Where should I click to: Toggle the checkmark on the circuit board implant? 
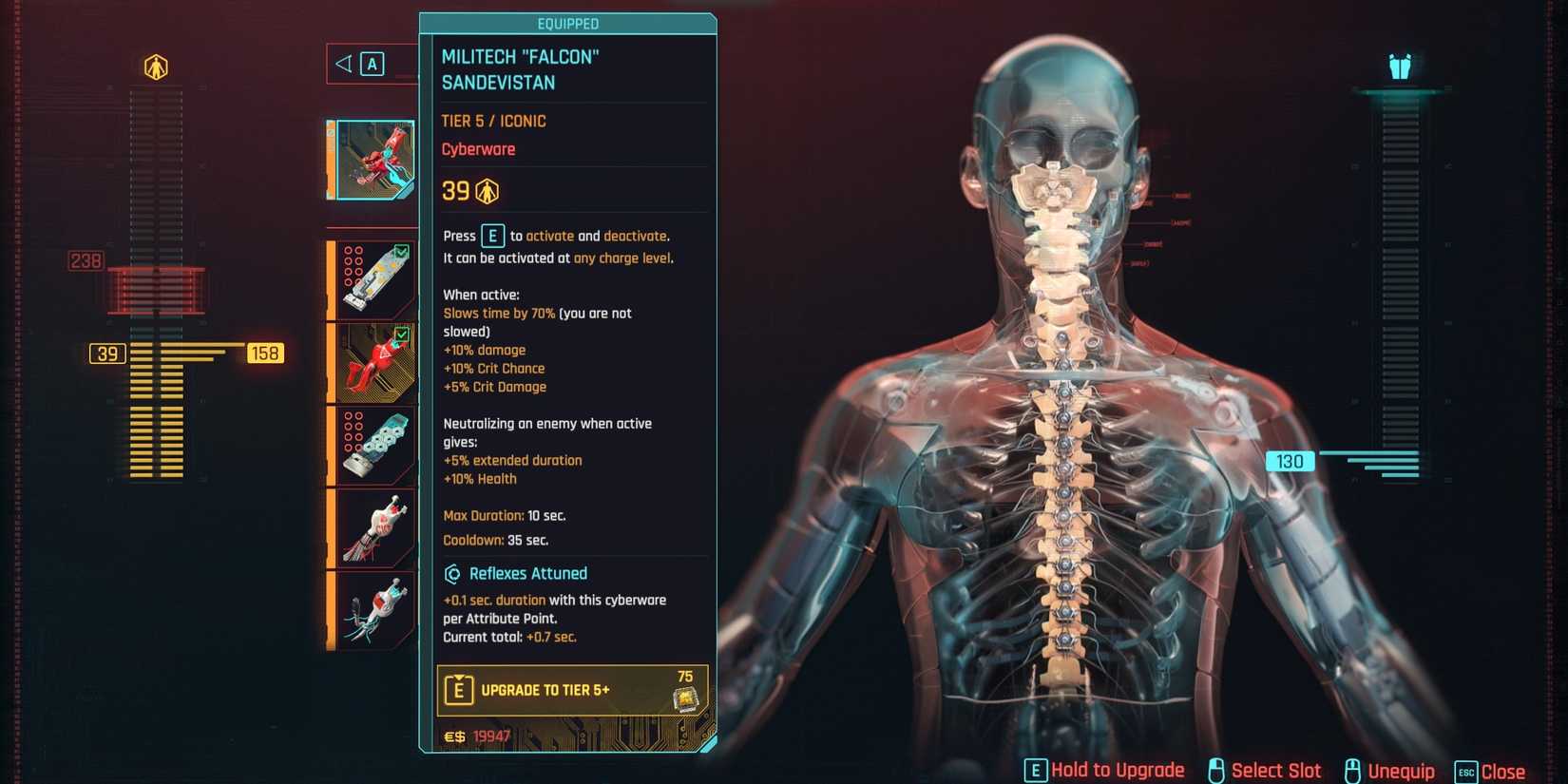(402, 252)
